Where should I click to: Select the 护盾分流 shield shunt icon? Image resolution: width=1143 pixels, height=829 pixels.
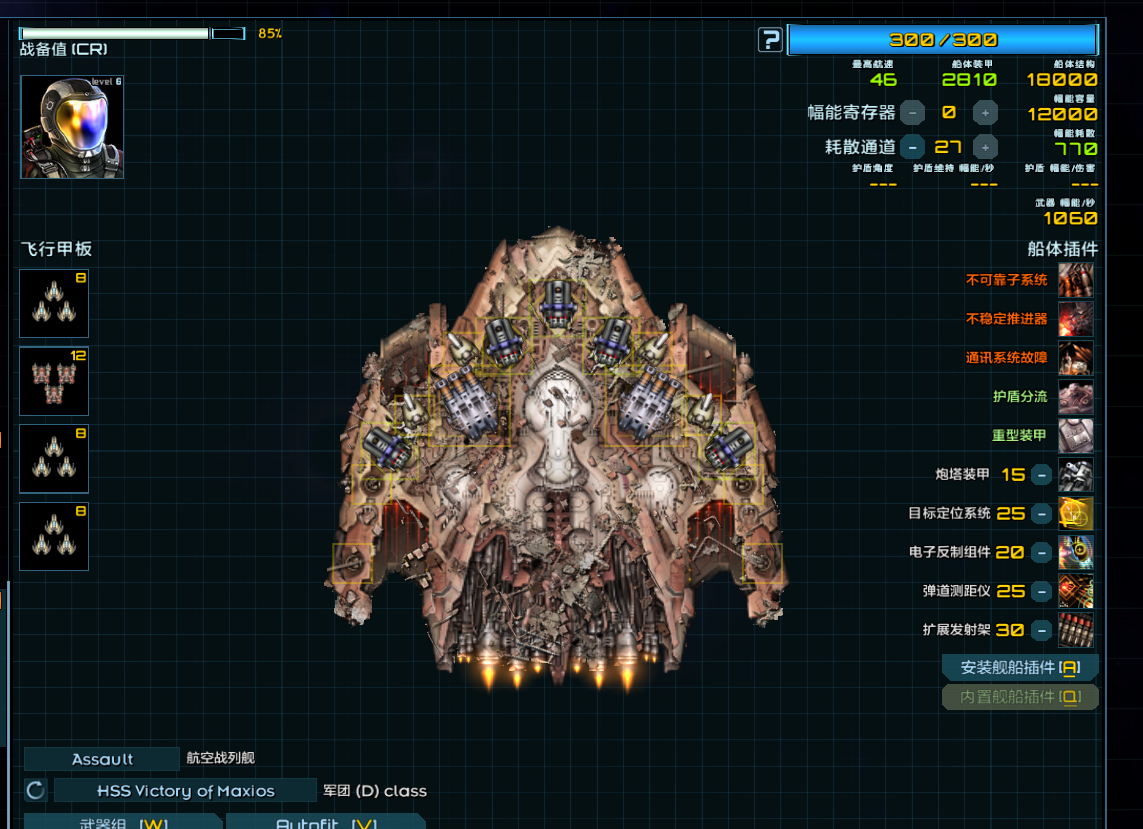1076,397
